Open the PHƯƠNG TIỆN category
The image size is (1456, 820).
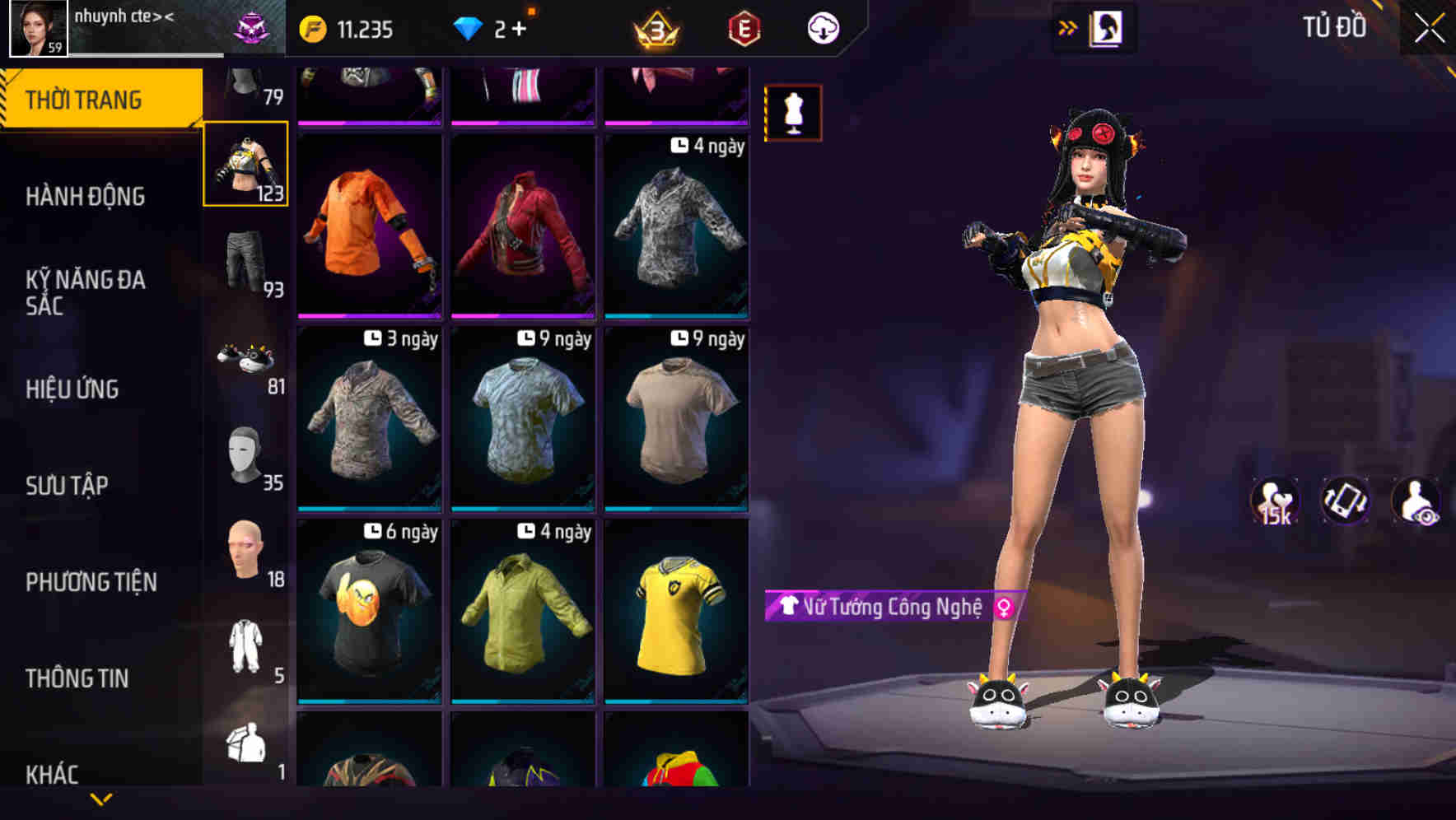point(91,580)
